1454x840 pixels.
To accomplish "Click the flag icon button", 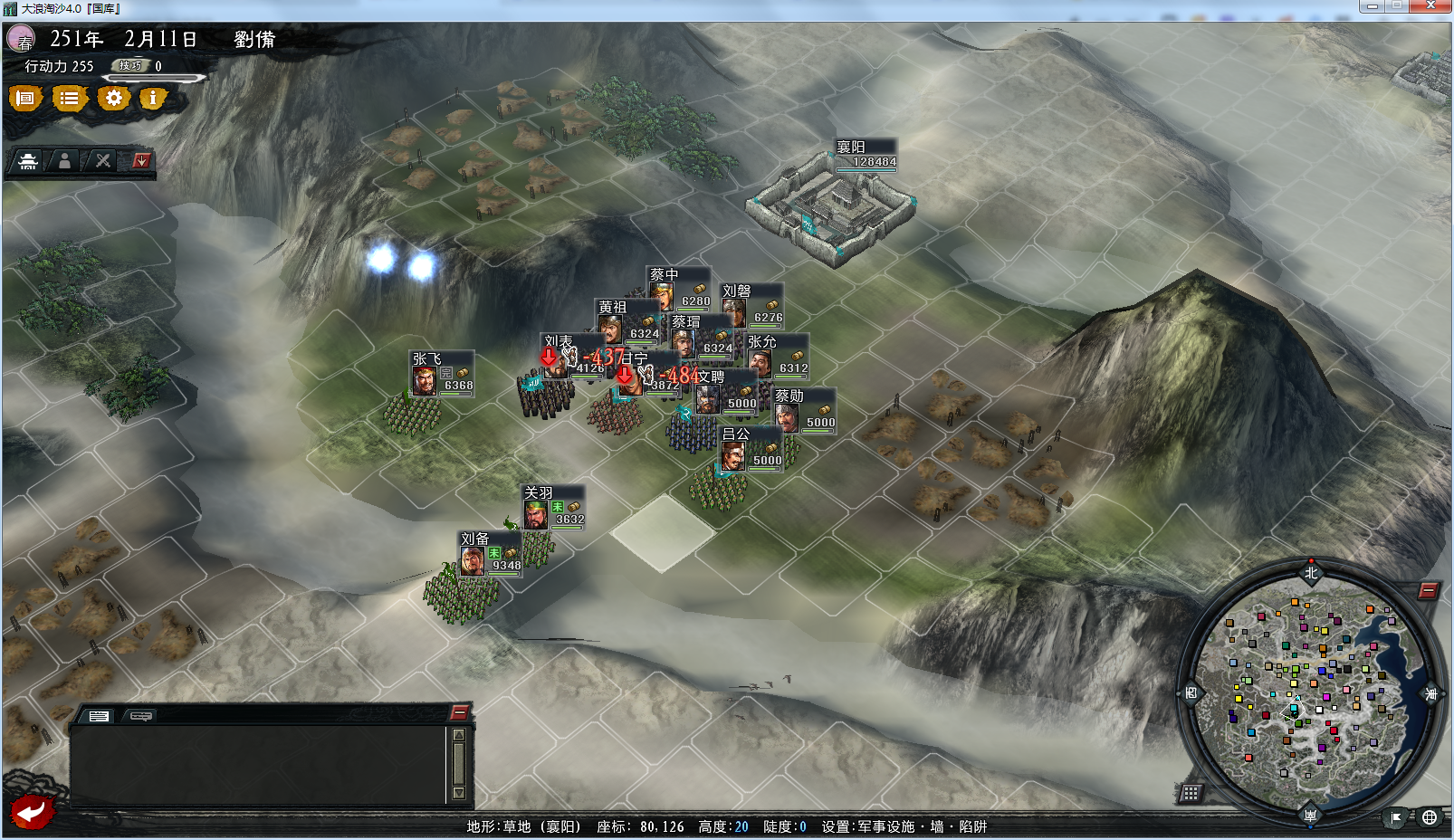I will pos(1396,817).
